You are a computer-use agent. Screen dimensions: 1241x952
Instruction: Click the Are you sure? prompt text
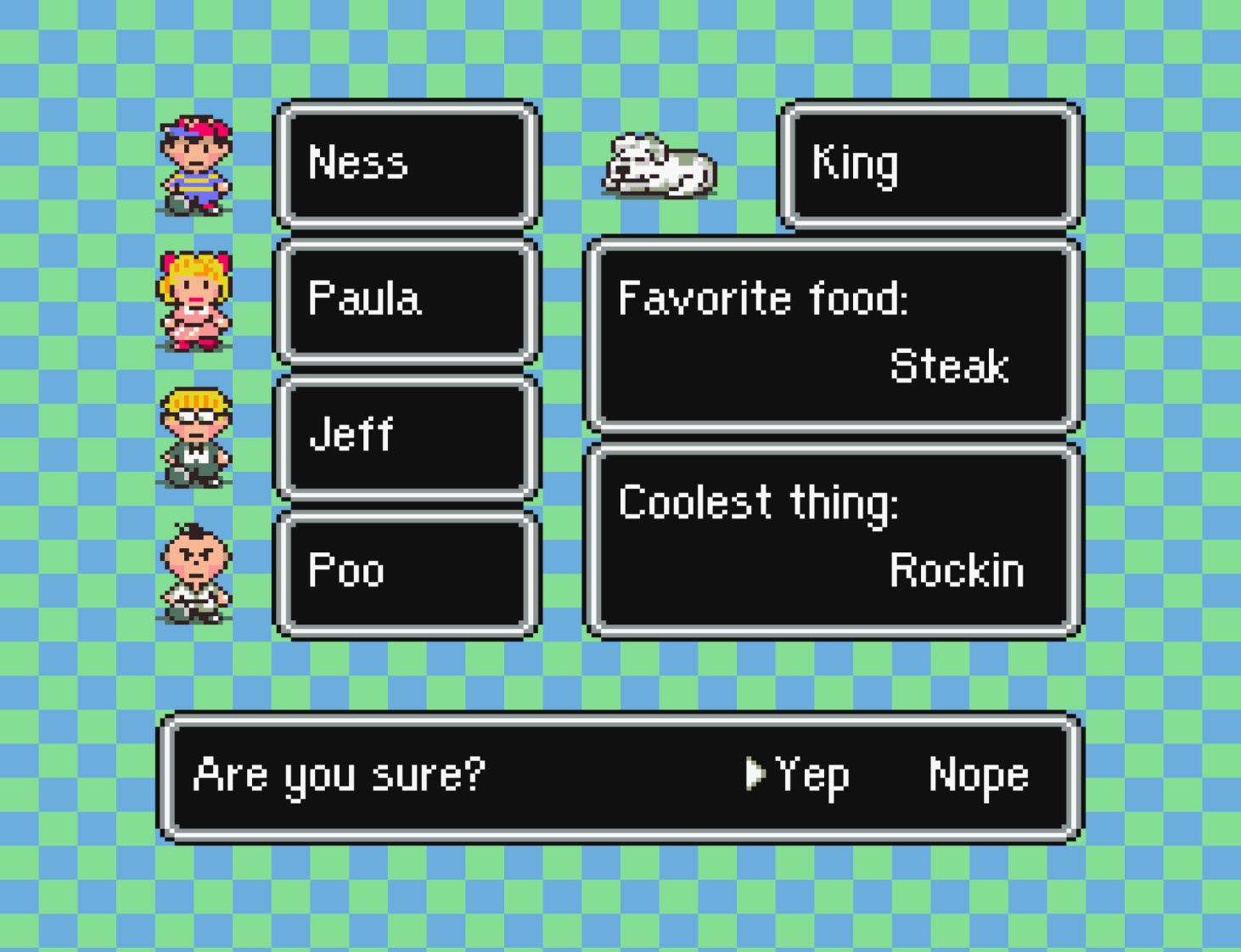(x=340, y=775)
